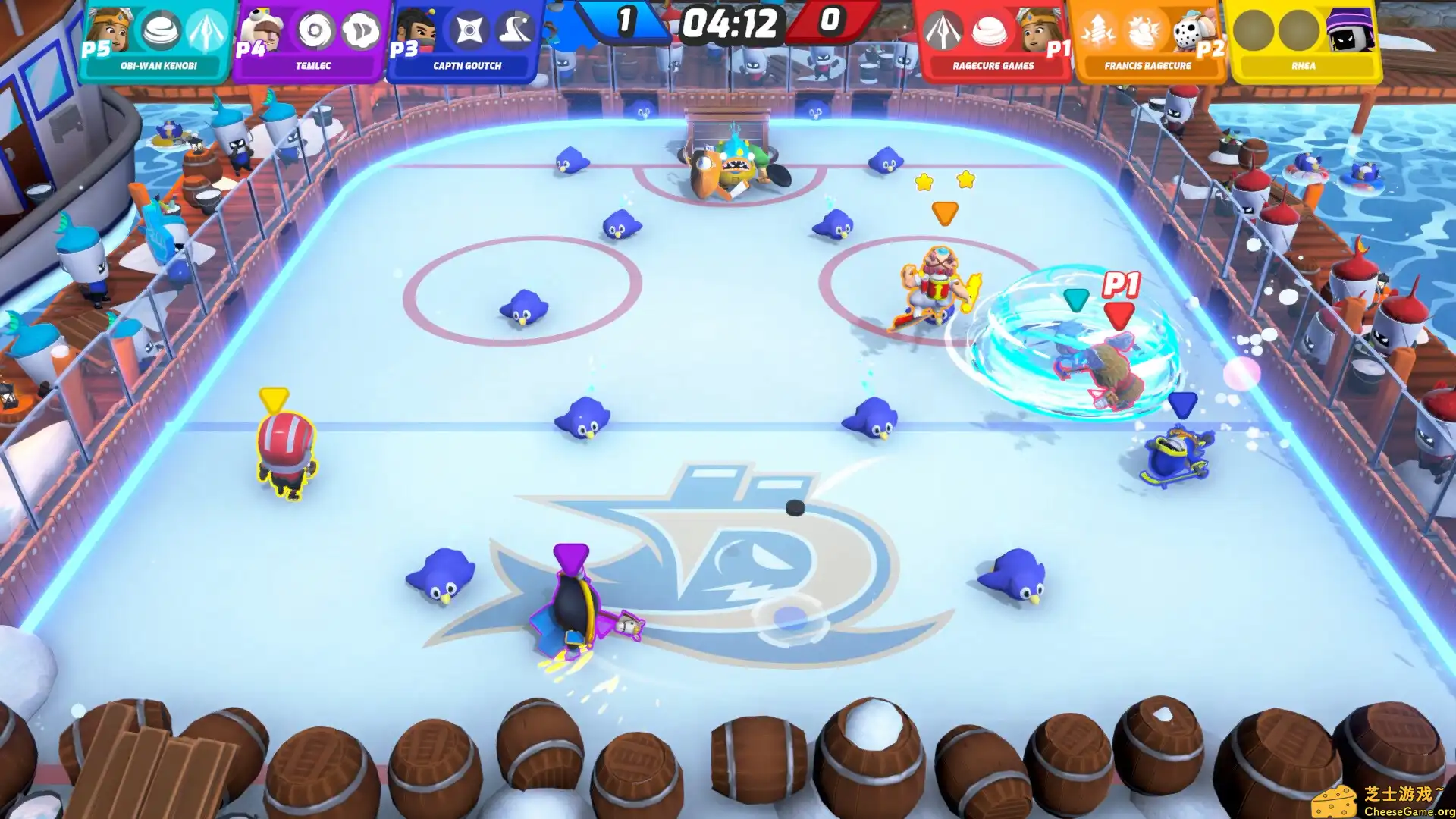The width and height of the screenshot is (1456, 819).
Task: Activate Francis Ragecure's punch burst ability icon
Action: coord(1144,31)
